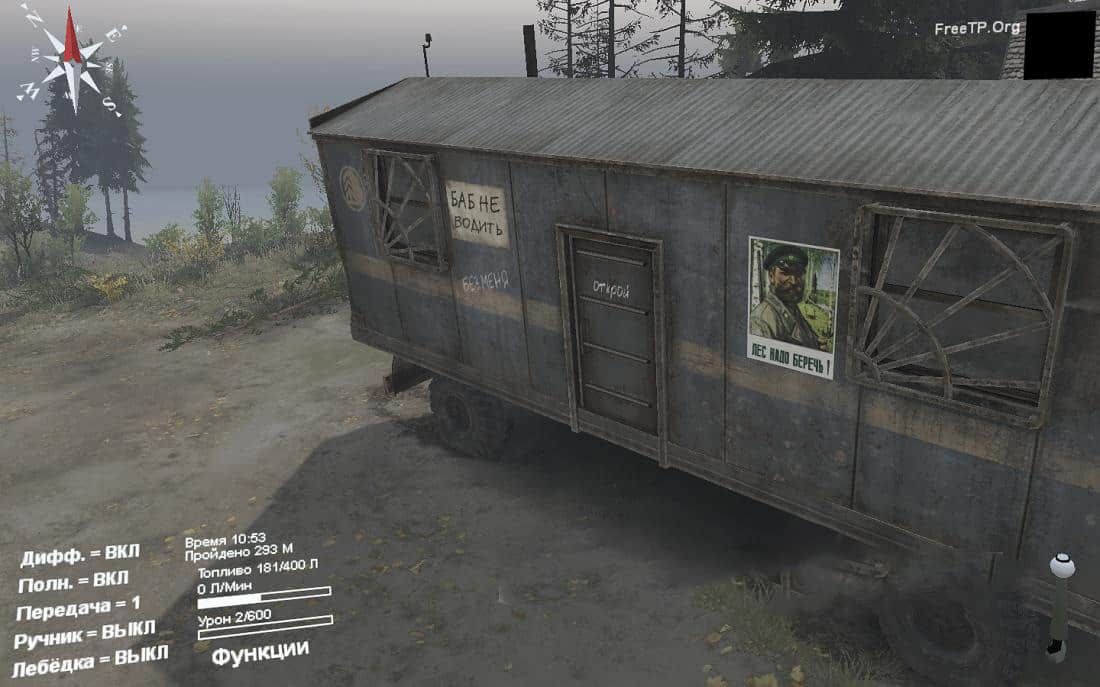Click the gear shifter knob
The width and height of the screenshot is (1100, 687).
[1061, 566]
